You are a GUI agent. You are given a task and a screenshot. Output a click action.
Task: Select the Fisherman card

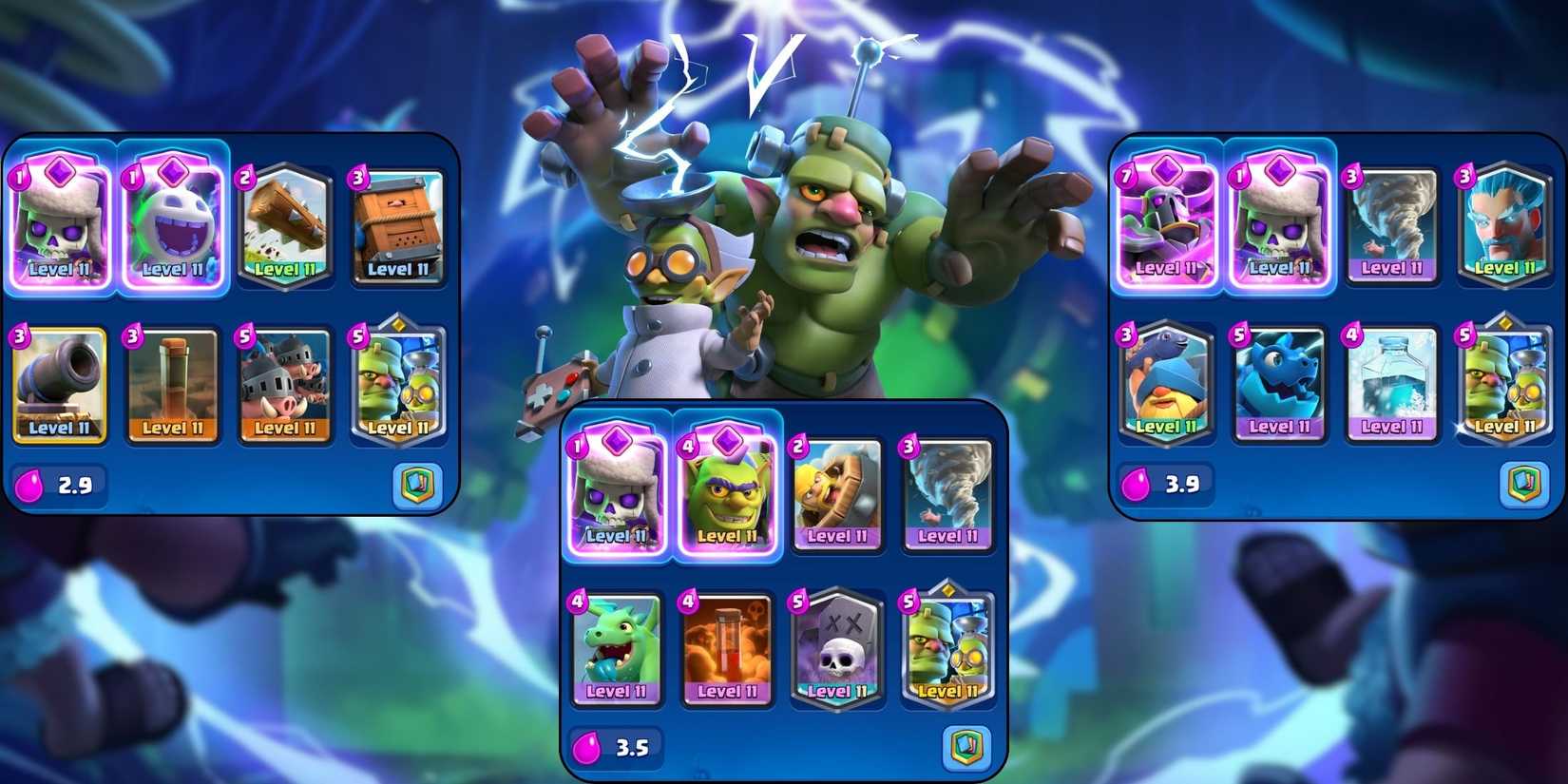click(1165, 383)
